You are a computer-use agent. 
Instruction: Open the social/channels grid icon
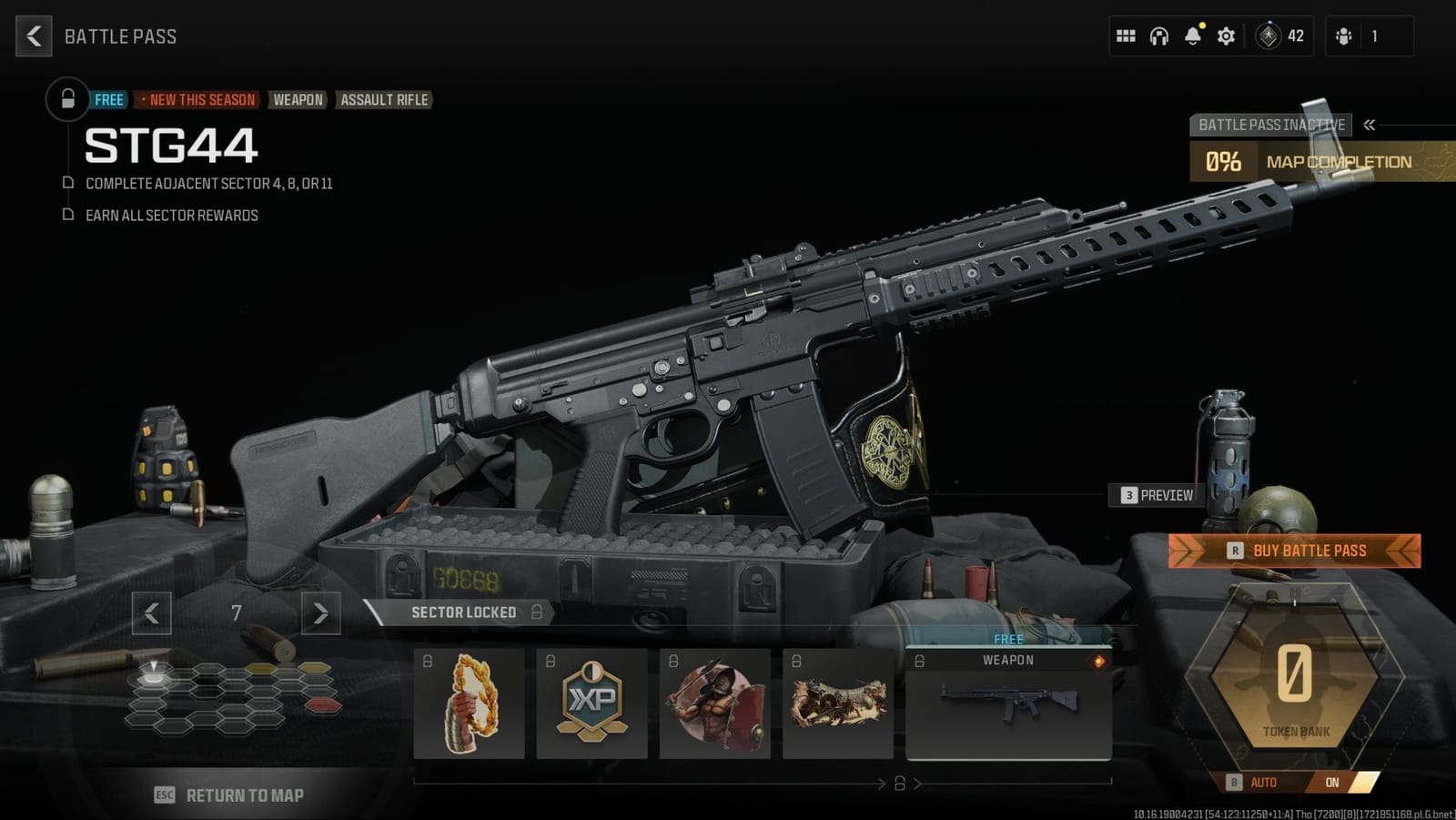[x=1126, y=35]
